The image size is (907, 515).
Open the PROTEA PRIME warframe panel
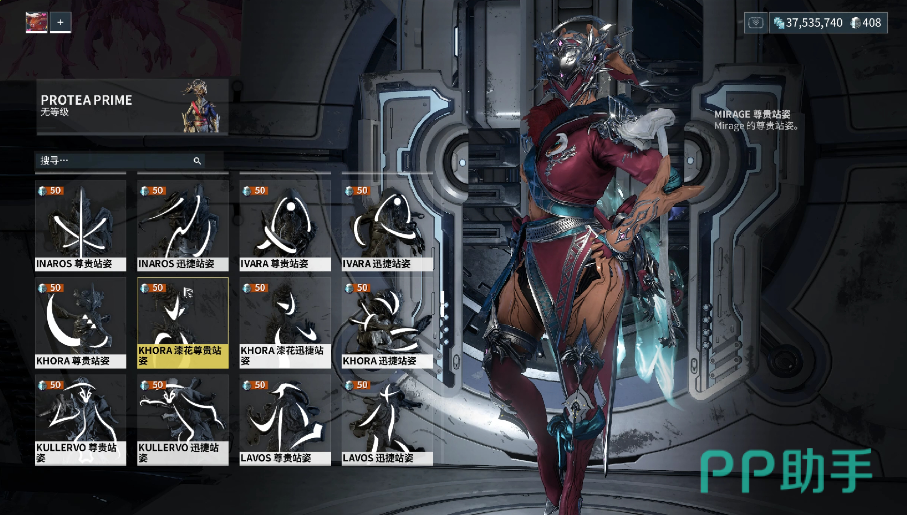coord(132,106)
